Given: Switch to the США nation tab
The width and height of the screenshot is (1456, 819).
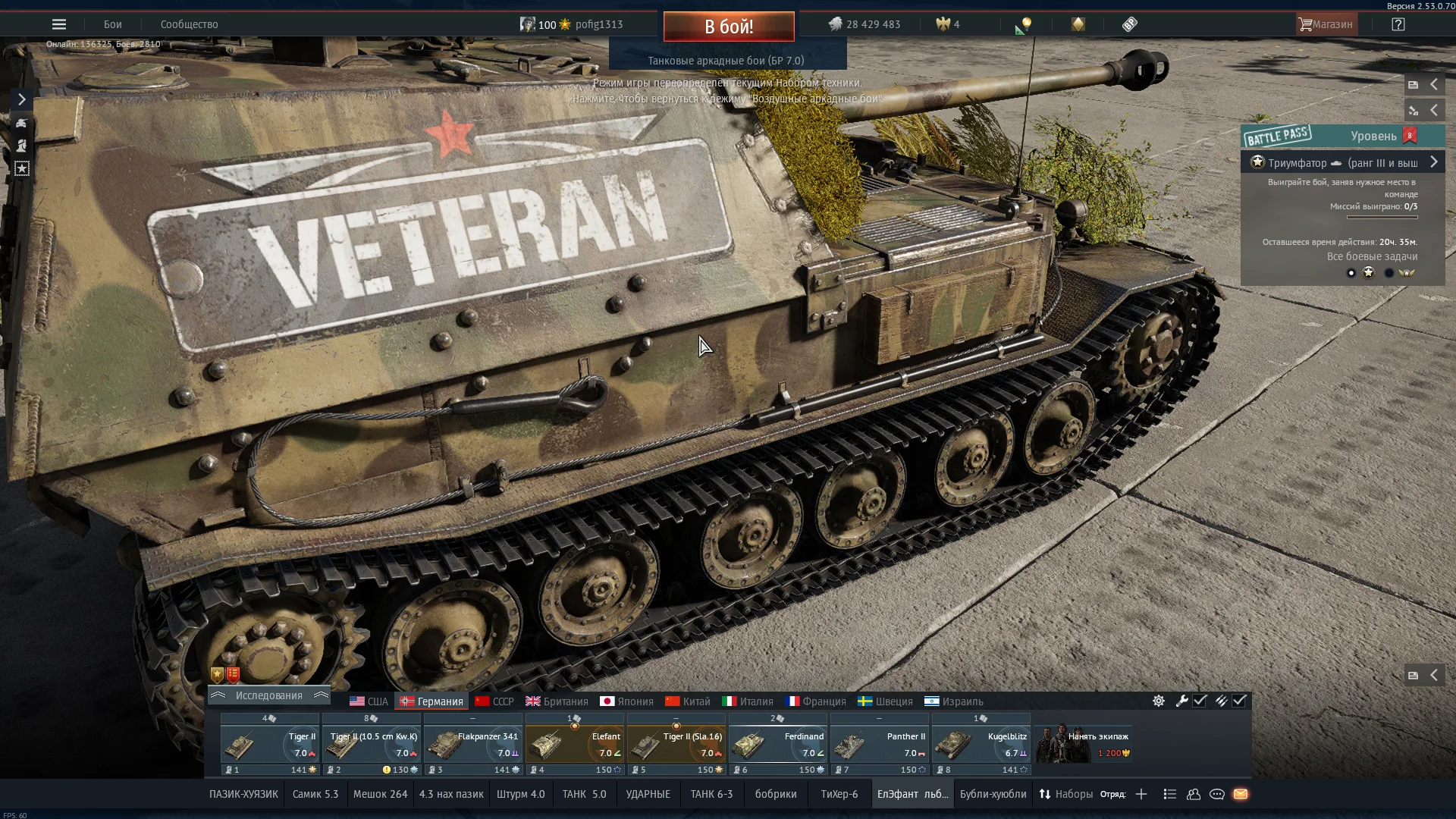Looking at the screenshot, I should (369, 701).
